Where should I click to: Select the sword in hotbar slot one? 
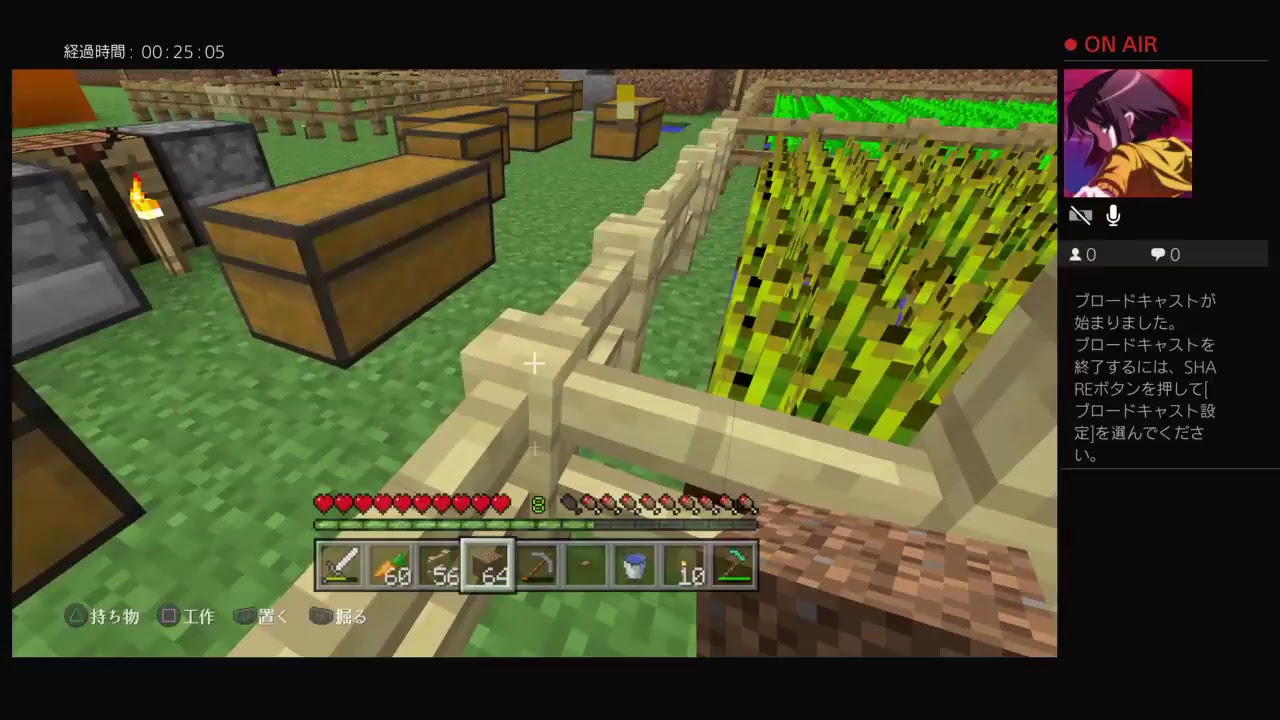(342, 565)
